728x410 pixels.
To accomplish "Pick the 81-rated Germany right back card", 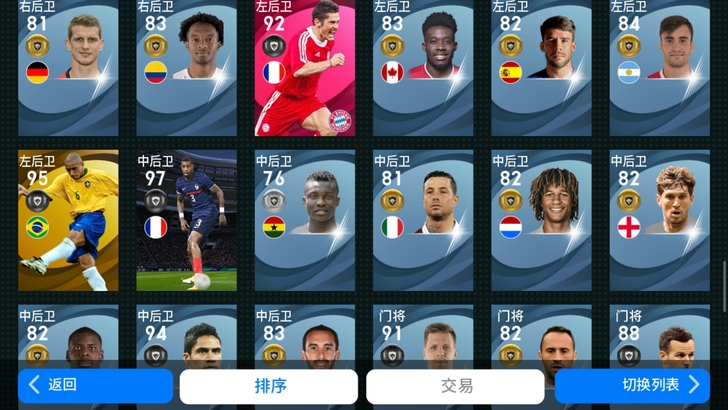I will pyautogui.click(x=68, y=68).
